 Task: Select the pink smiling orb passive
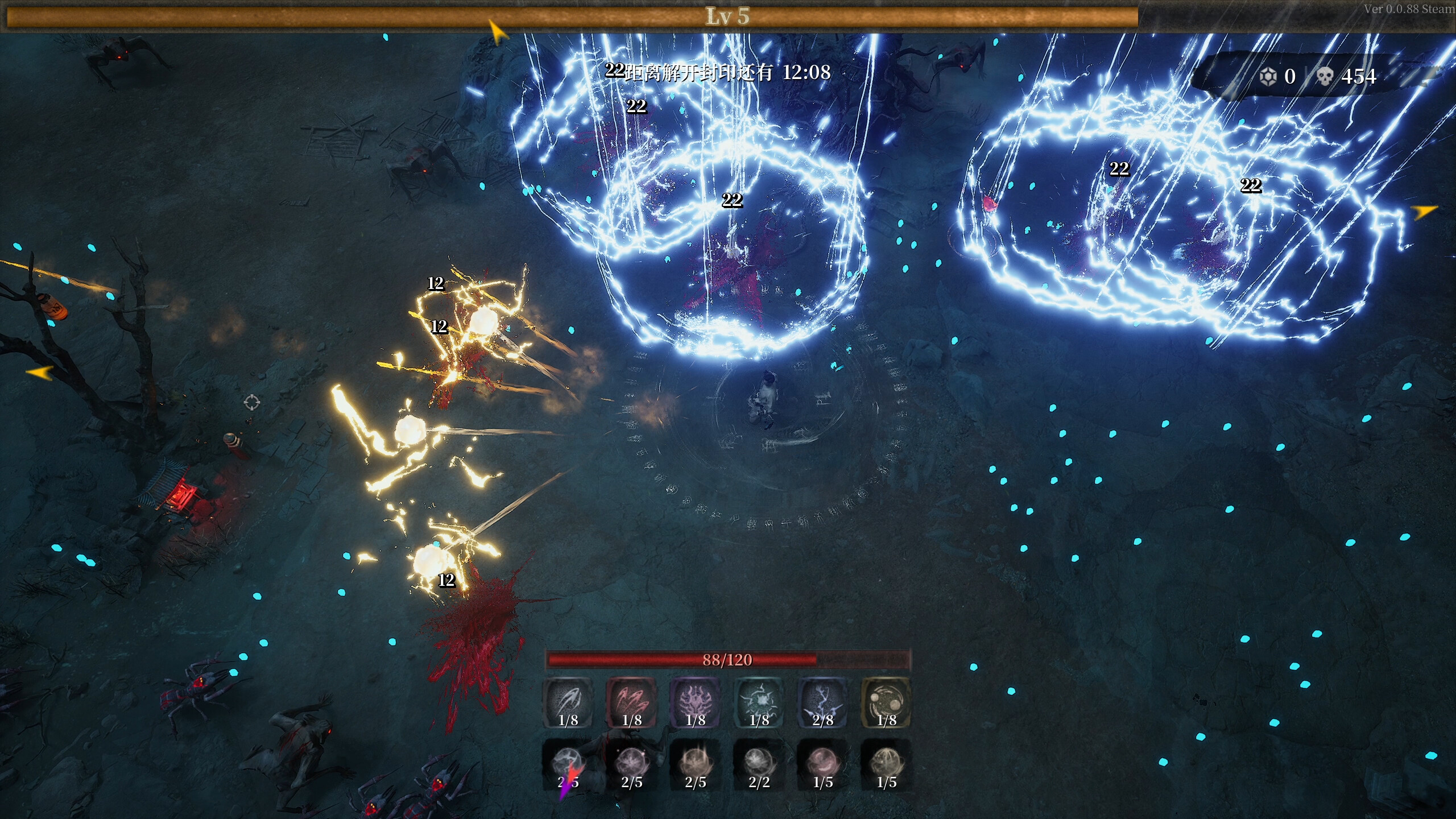click(822, 762)
